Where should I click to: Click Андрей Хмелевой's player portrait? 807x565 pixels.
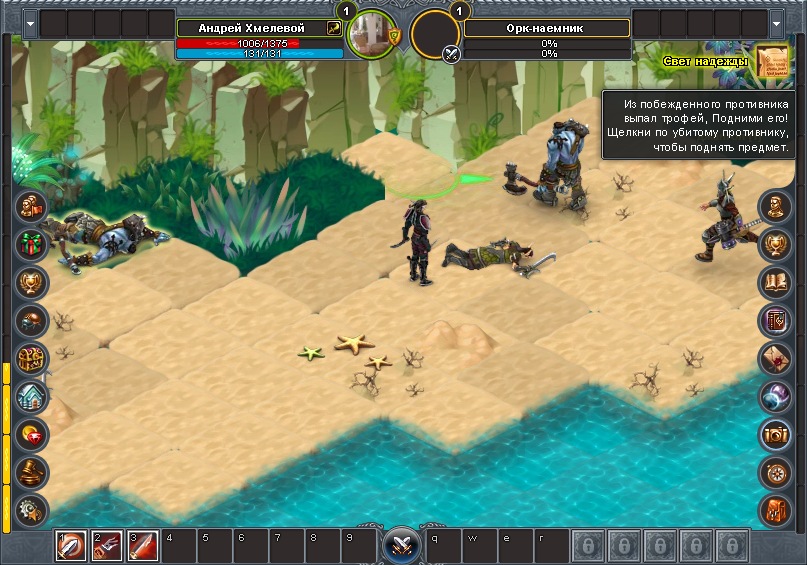[x=372, y=35]
